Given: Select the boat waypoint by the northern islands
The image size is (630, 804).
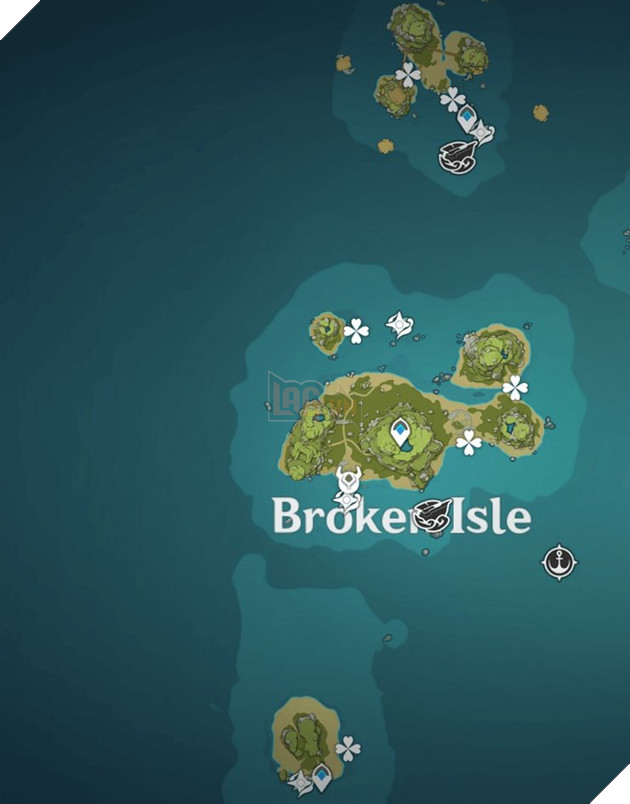Looking at the screenshot, I should (455, 155).
